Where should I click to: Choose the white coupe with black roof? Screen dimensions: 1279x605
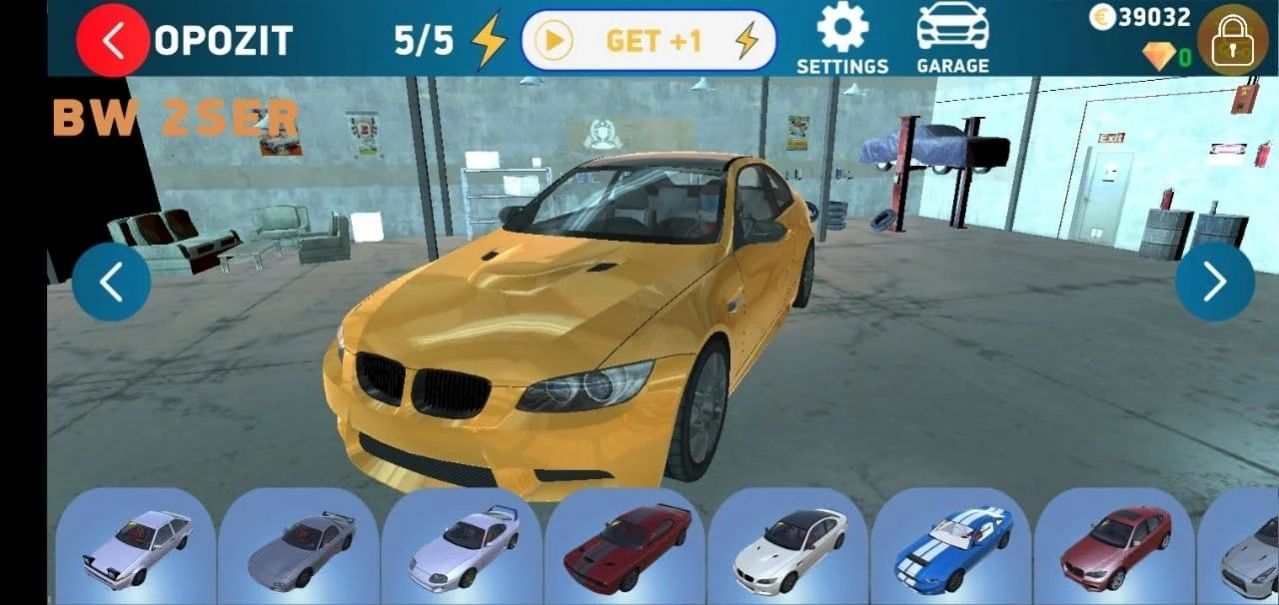[x=789, y=547]
